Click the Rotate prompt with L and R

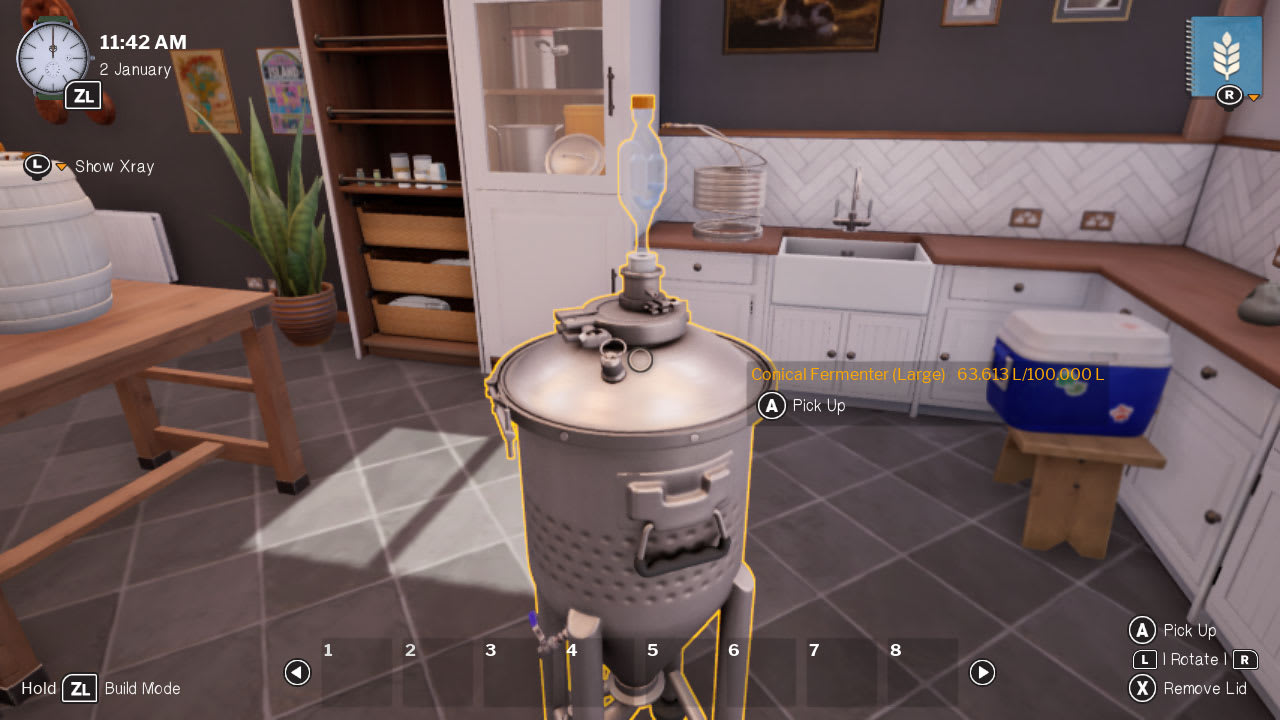(x=1195, y=660)
